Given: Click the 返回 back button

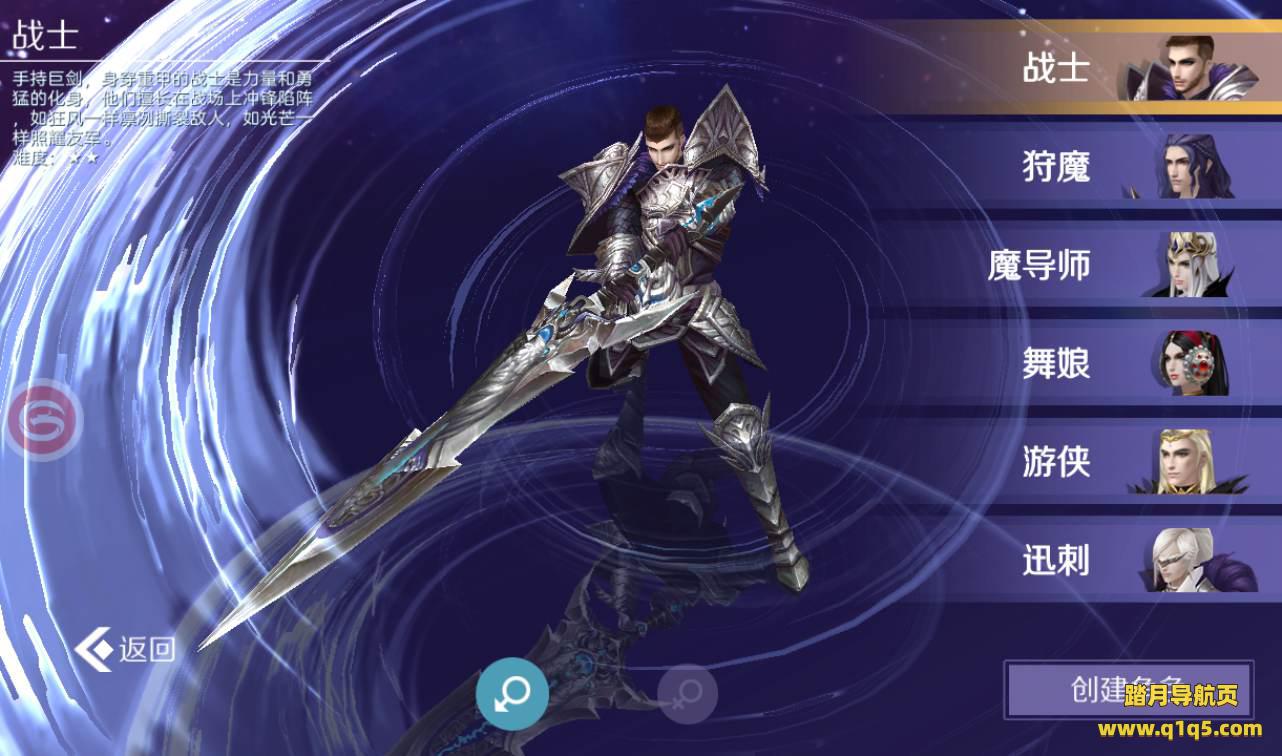Looking at the screenshot, I should pos(127,649).
